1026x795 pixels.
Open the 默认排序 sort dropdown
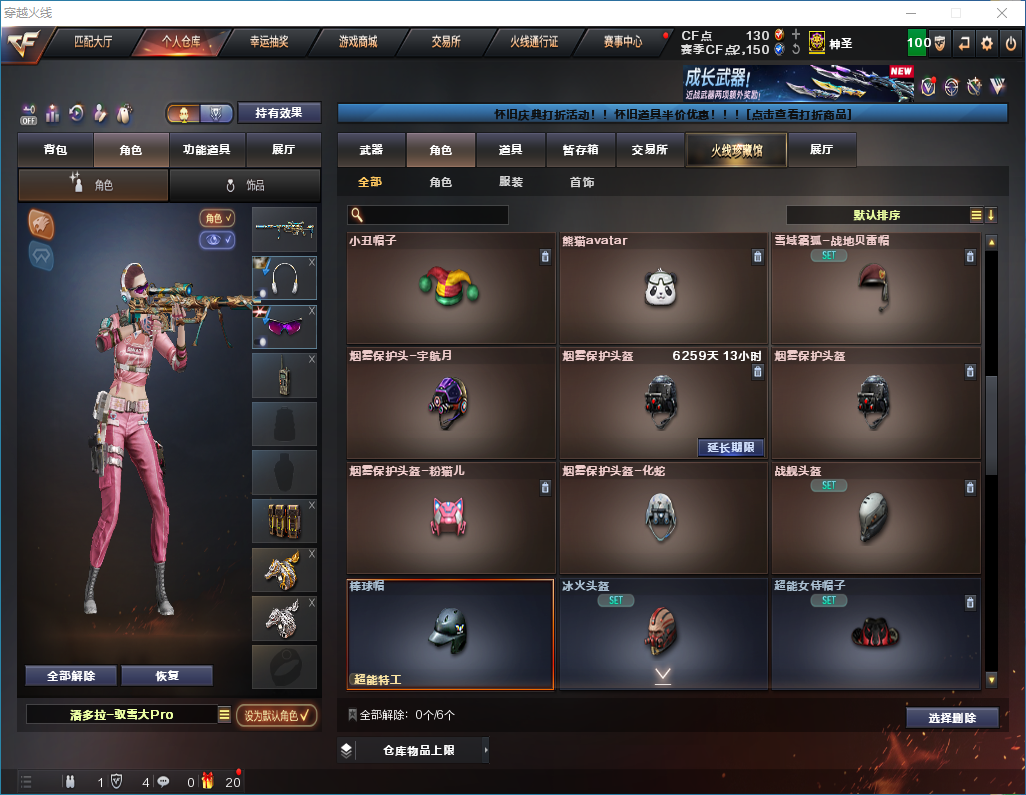click(876, 215)
